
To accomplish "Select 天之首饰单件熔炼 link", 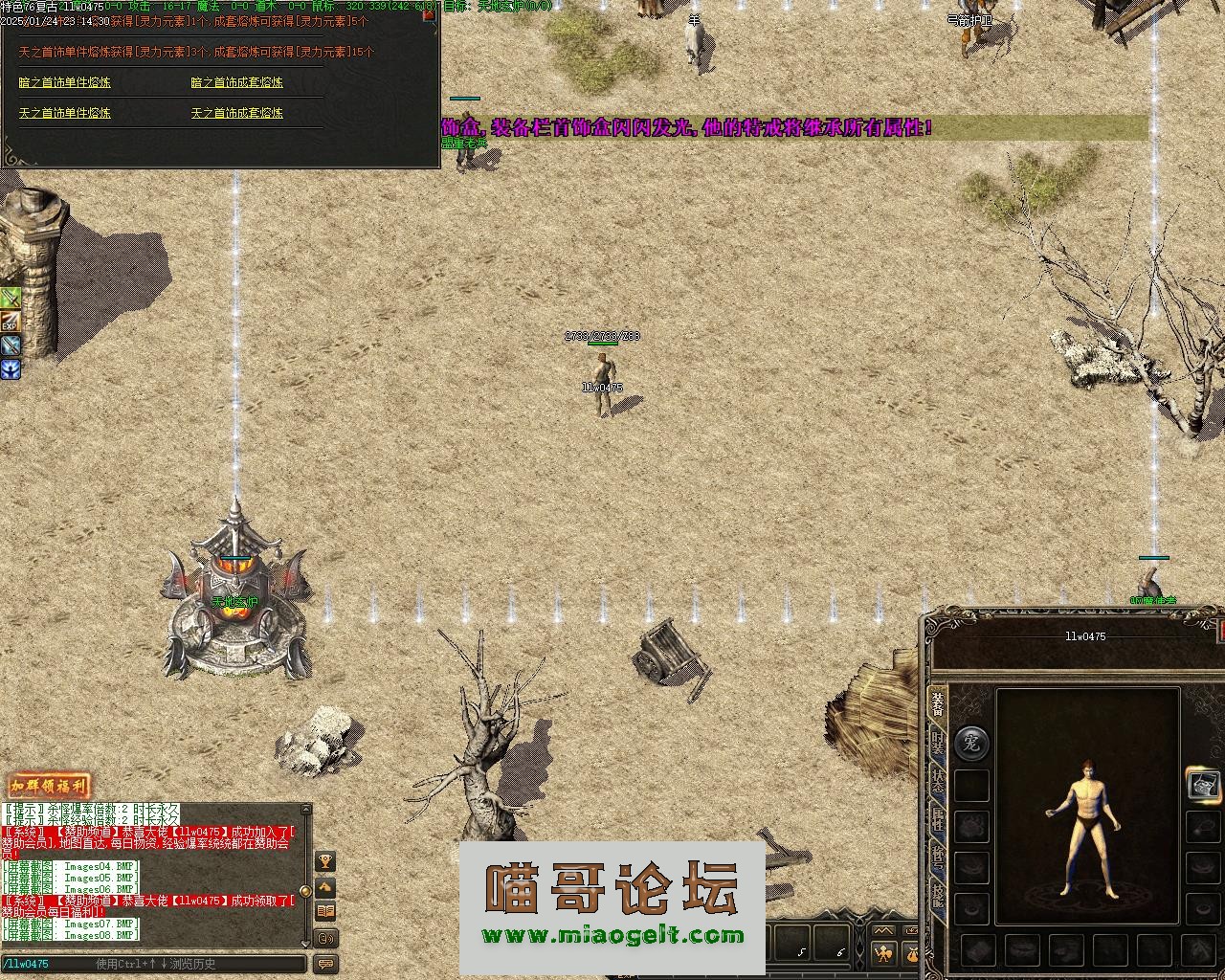I will click(64, 113).
